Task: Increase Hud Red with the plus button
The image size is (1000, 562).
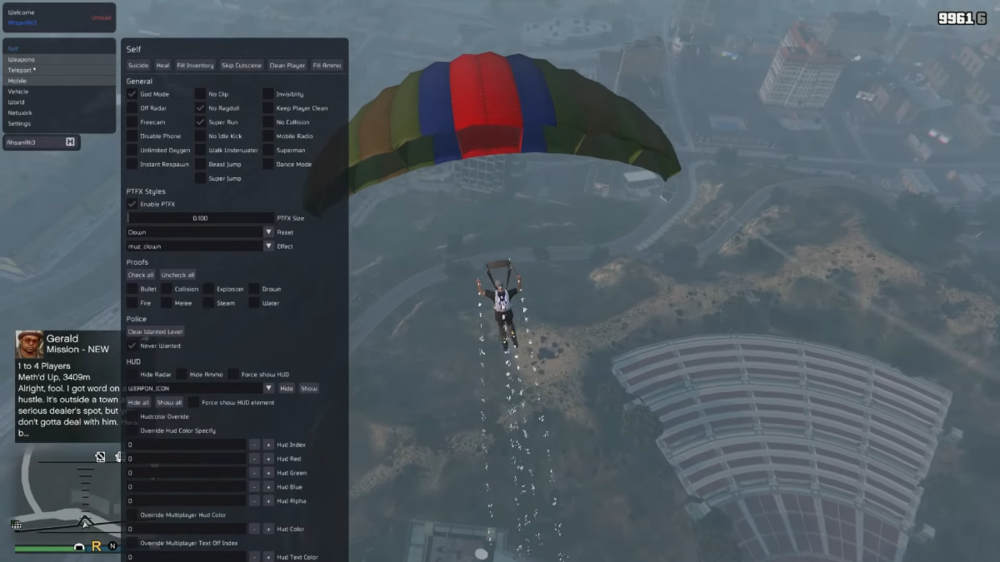Action: click(x=268, y=459)
